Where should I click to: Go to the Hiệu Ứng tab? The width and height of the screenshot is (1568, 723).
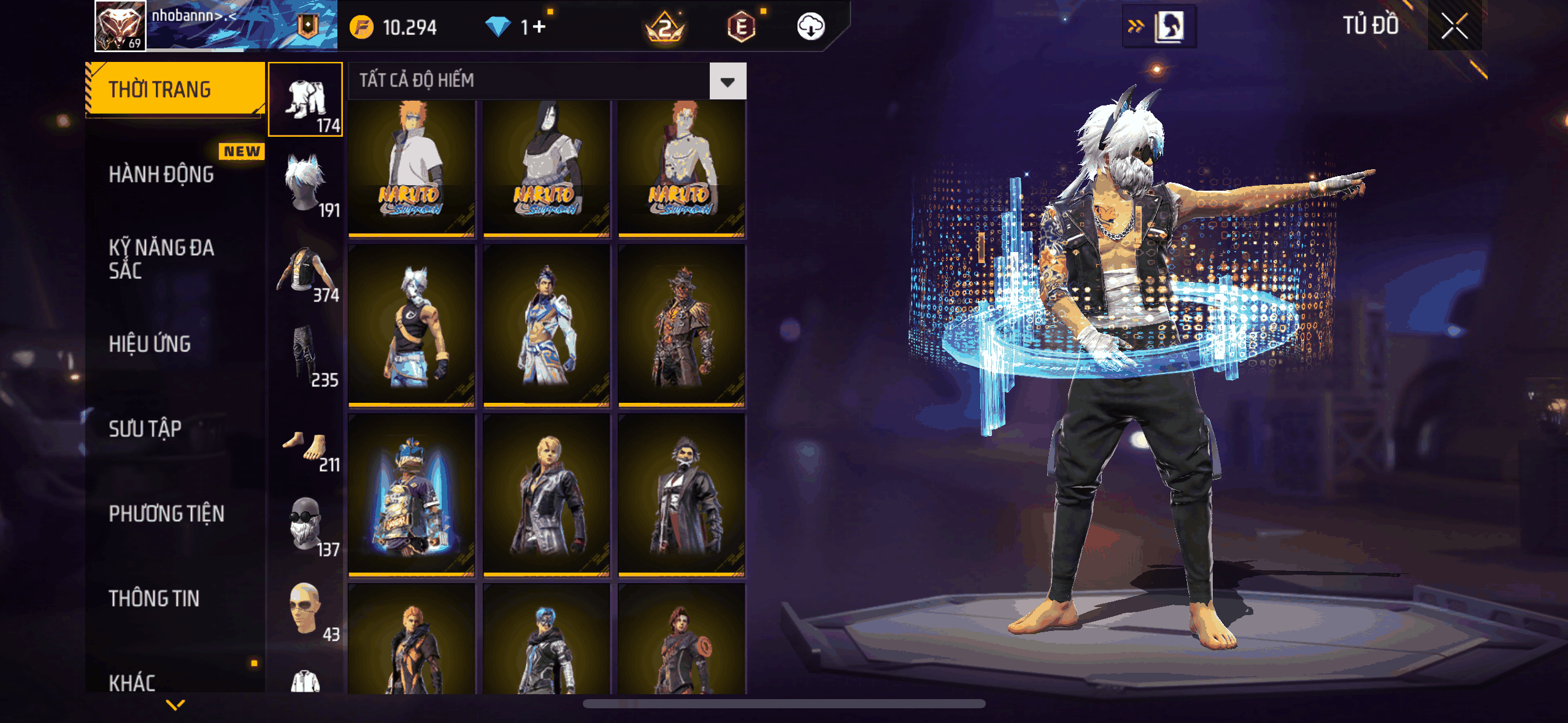(150, 344)
